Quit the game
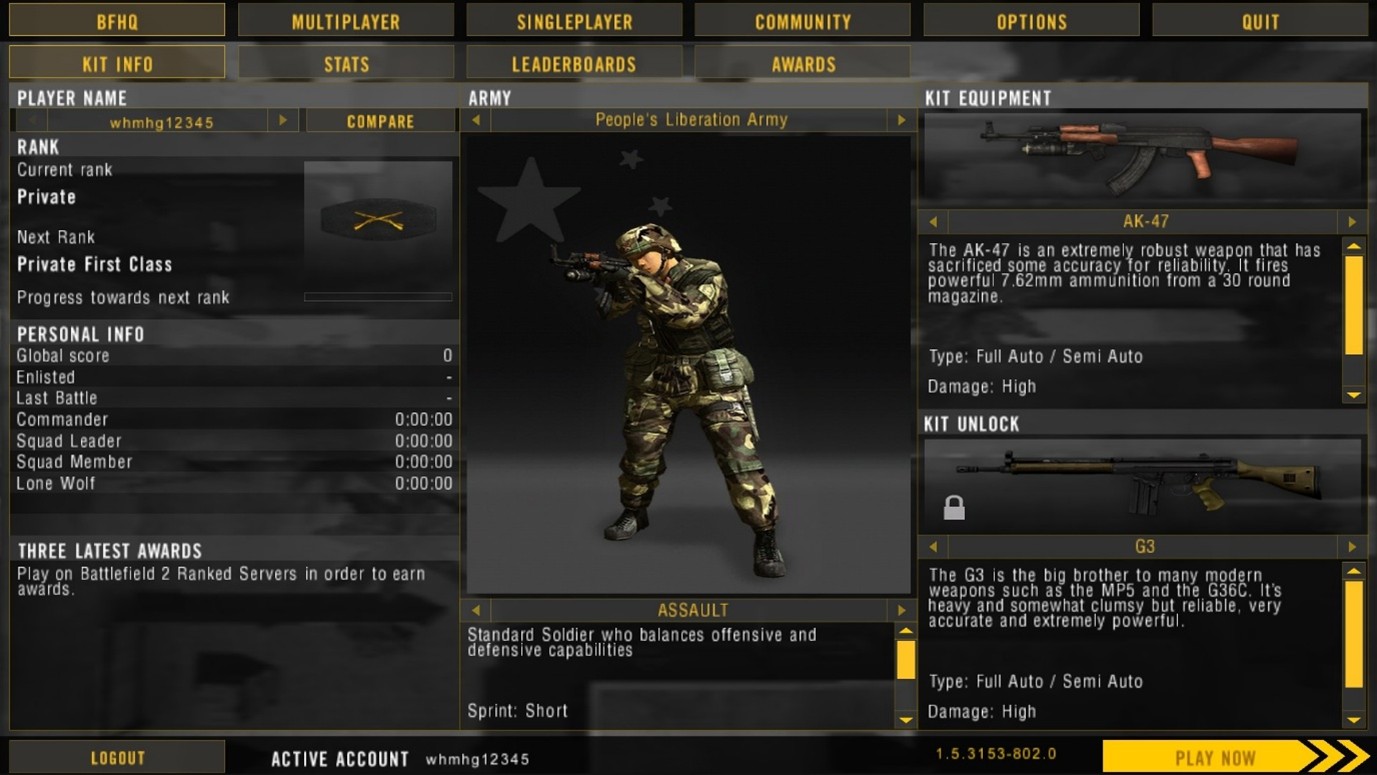The width and height of the screenshot is (1377, 775). 1260,21
